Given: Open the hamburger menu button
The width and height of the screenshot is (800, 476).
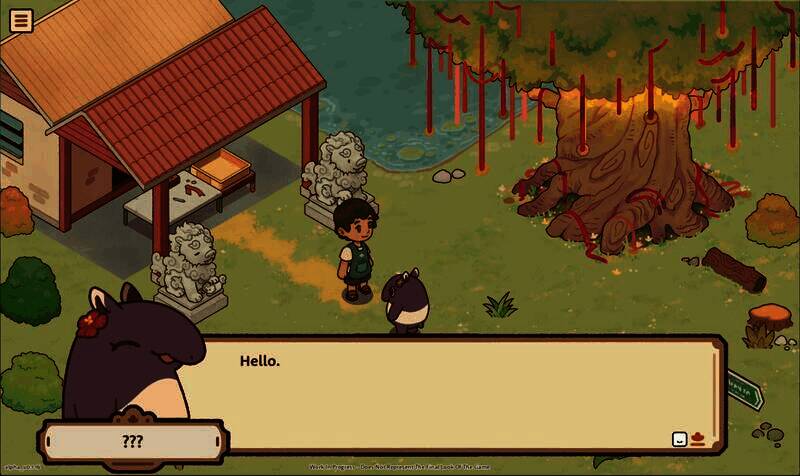Looking at the screenshot, I should pyautogui.click(x=20, y=20).
